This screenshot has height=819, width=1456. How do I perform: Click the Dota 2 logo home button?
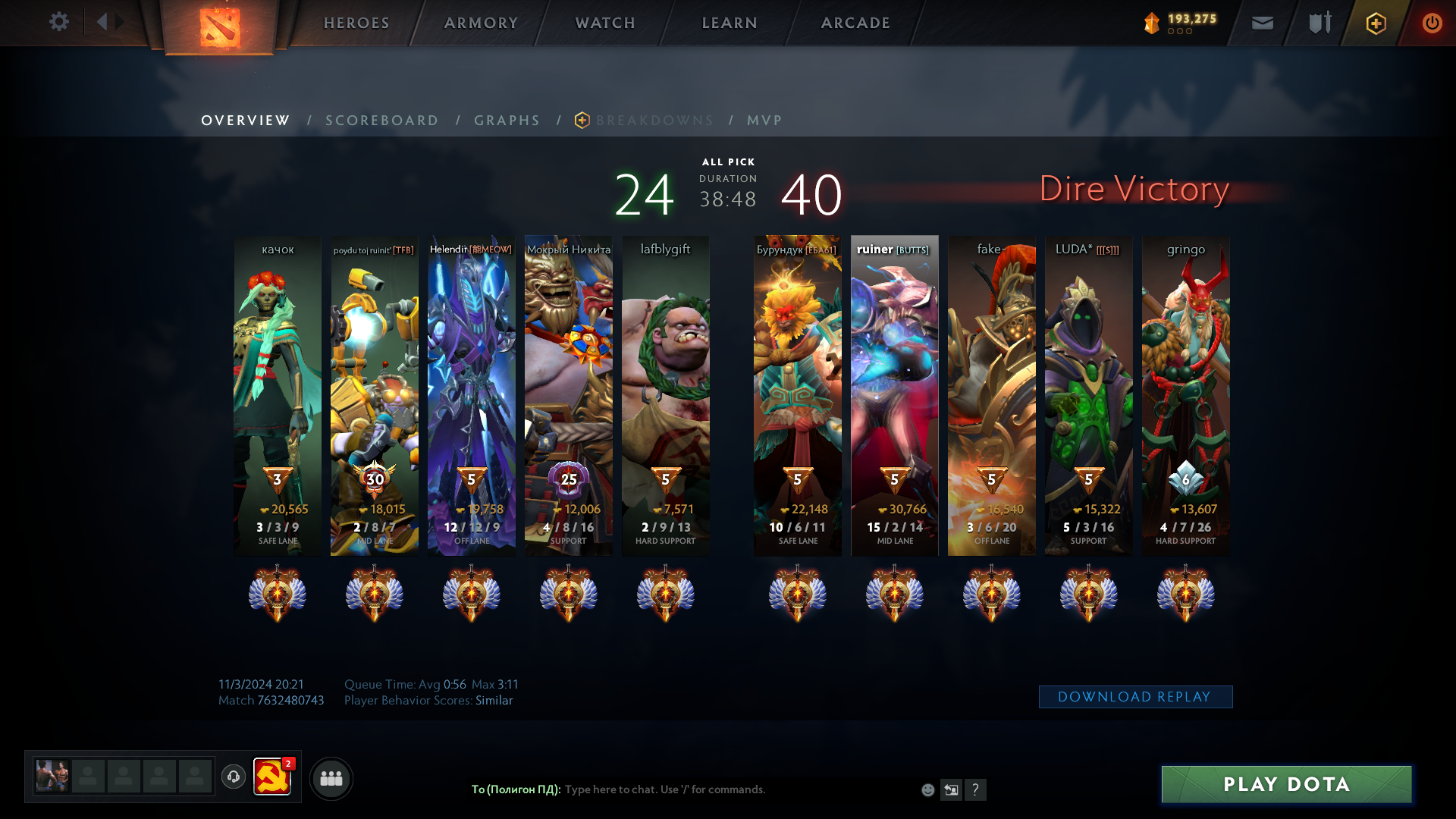(x=220, y=27)
